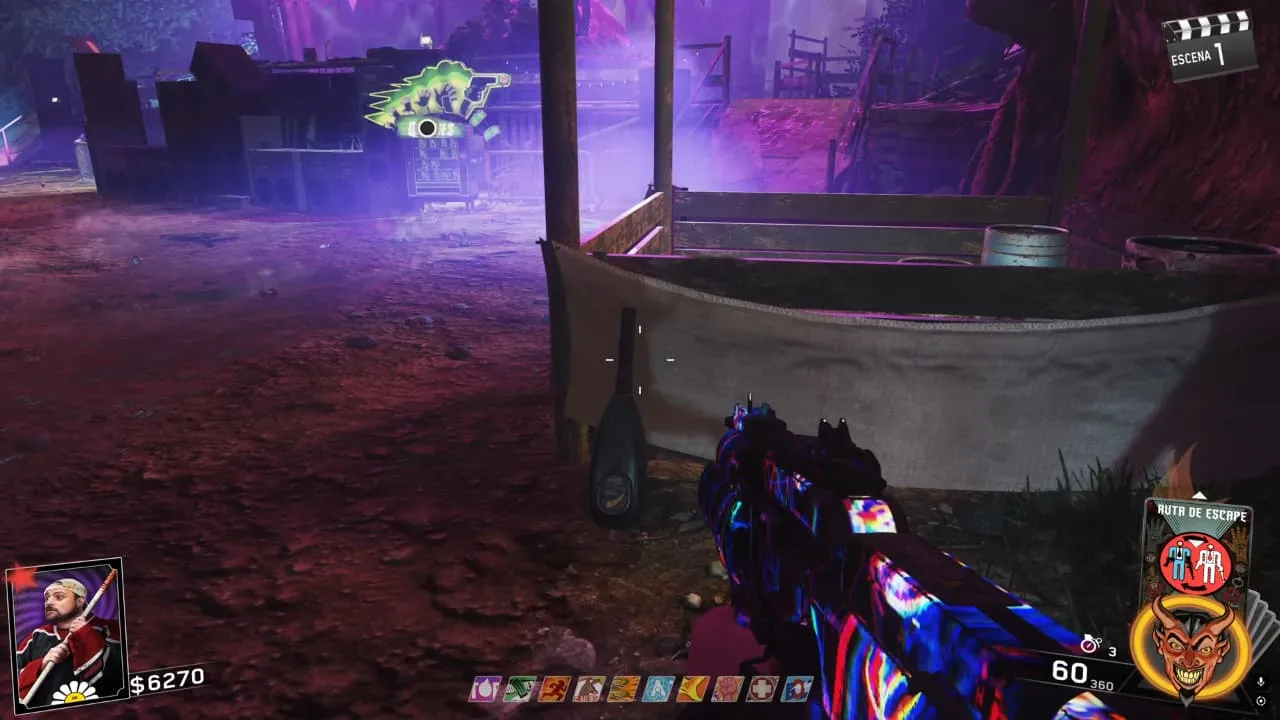Select the red cross medical perk icon
The height and width of the screenshot is (720, 1280).
762,689
